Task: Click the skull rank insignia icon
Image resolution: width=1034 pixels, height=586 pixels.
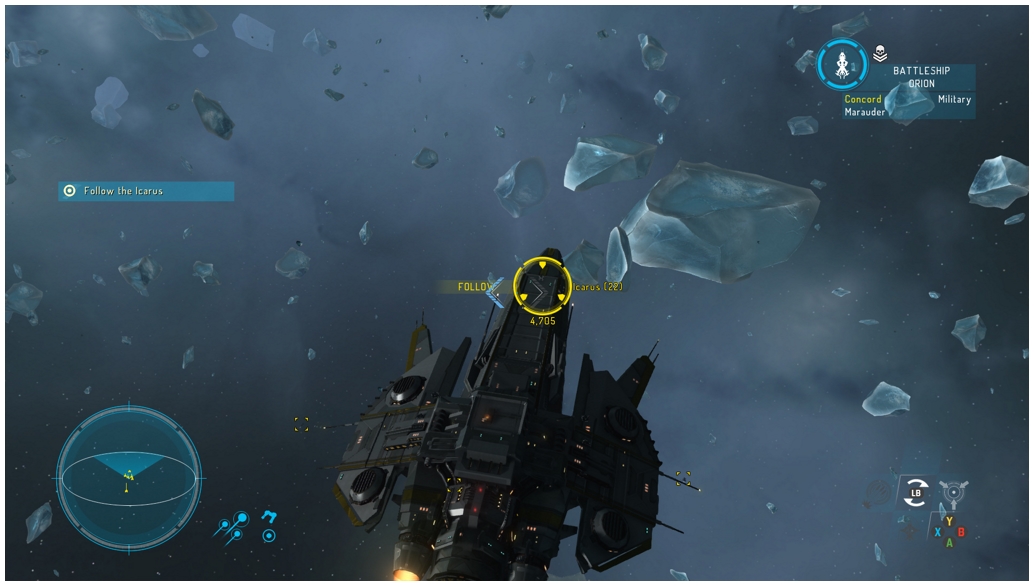Action: [x=880, y=53]
